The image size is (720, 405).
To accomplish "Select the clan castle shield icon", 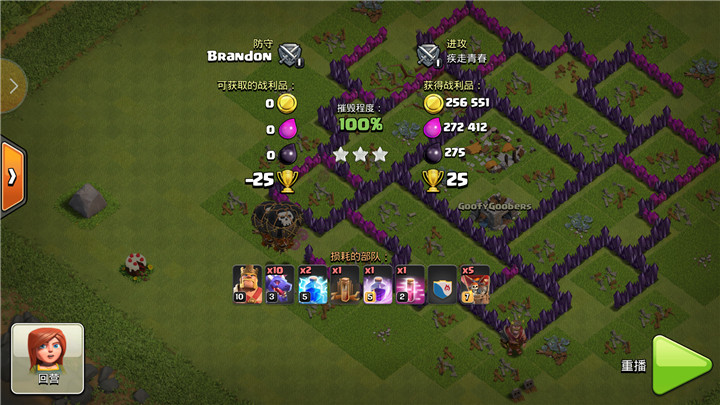I will click(442, 285).
